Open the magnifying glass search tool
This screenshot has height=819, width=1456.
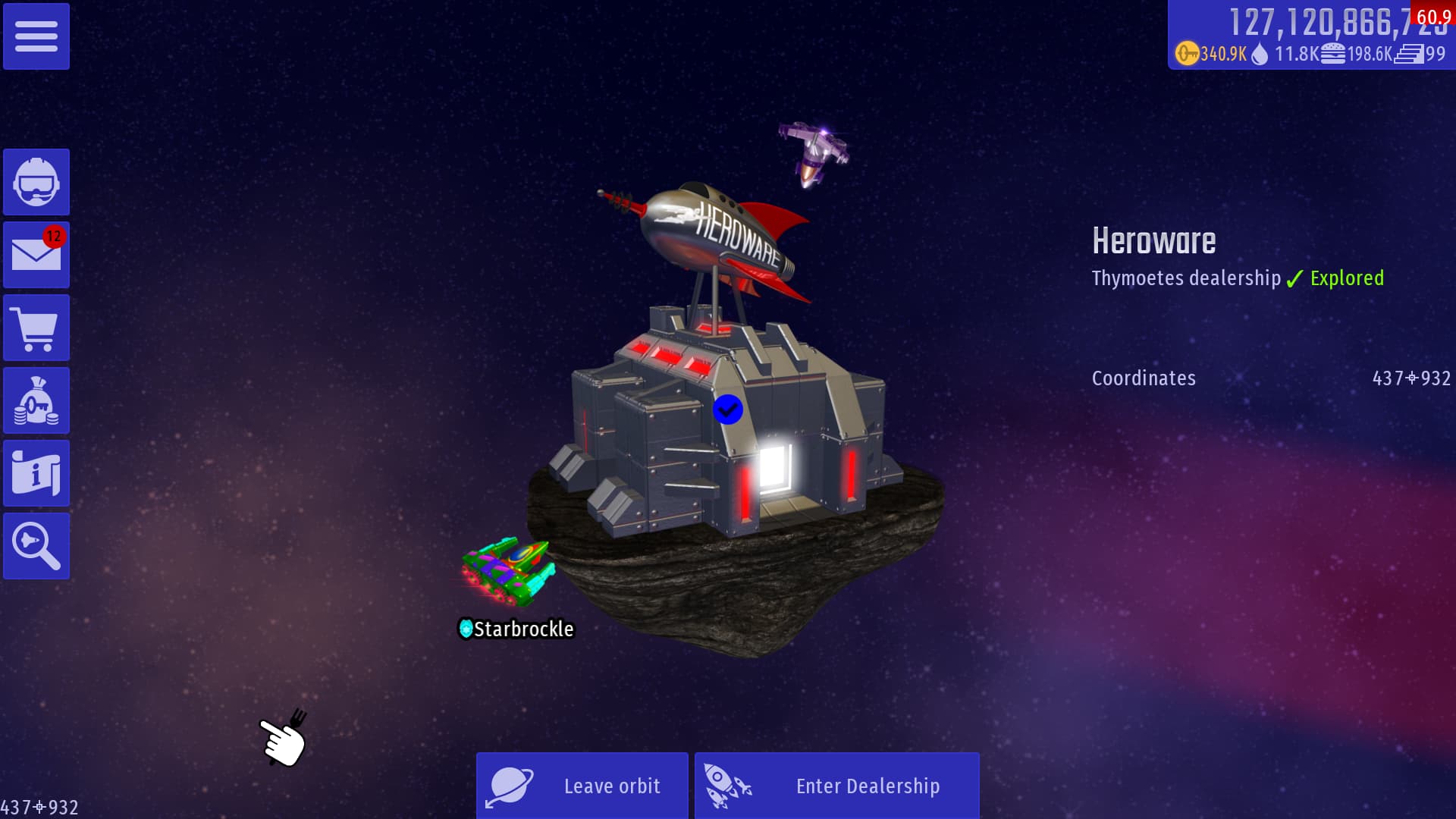coord(36,546)
